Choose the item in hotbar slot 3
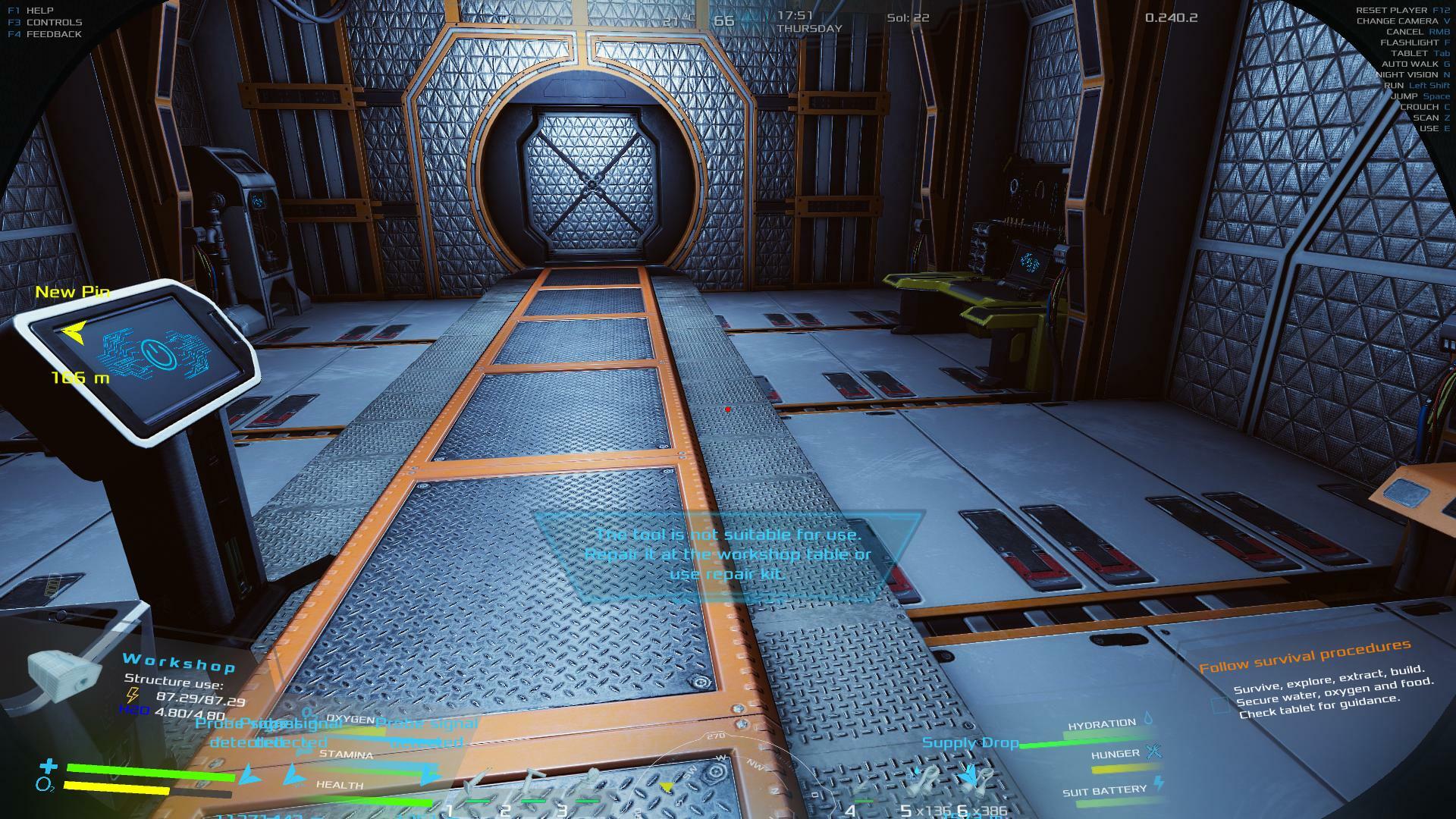The image size is (1456, 819). click(x=589, y=786)
